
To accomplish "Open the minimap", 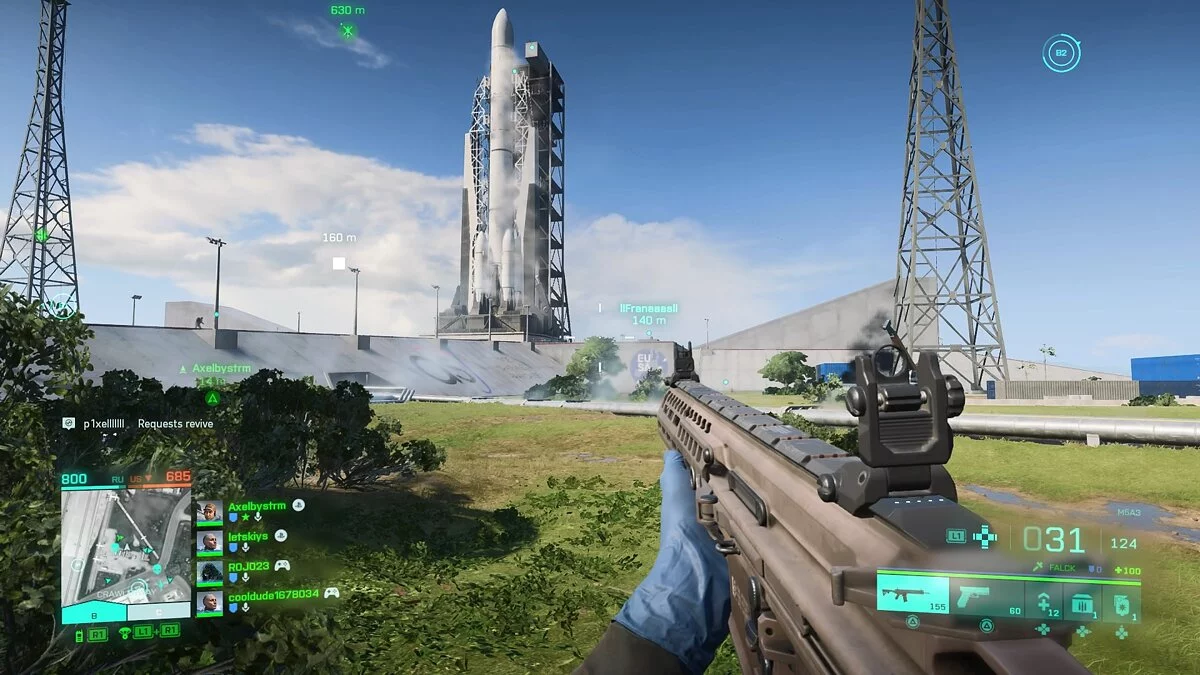I will click(x=126, y=545).
